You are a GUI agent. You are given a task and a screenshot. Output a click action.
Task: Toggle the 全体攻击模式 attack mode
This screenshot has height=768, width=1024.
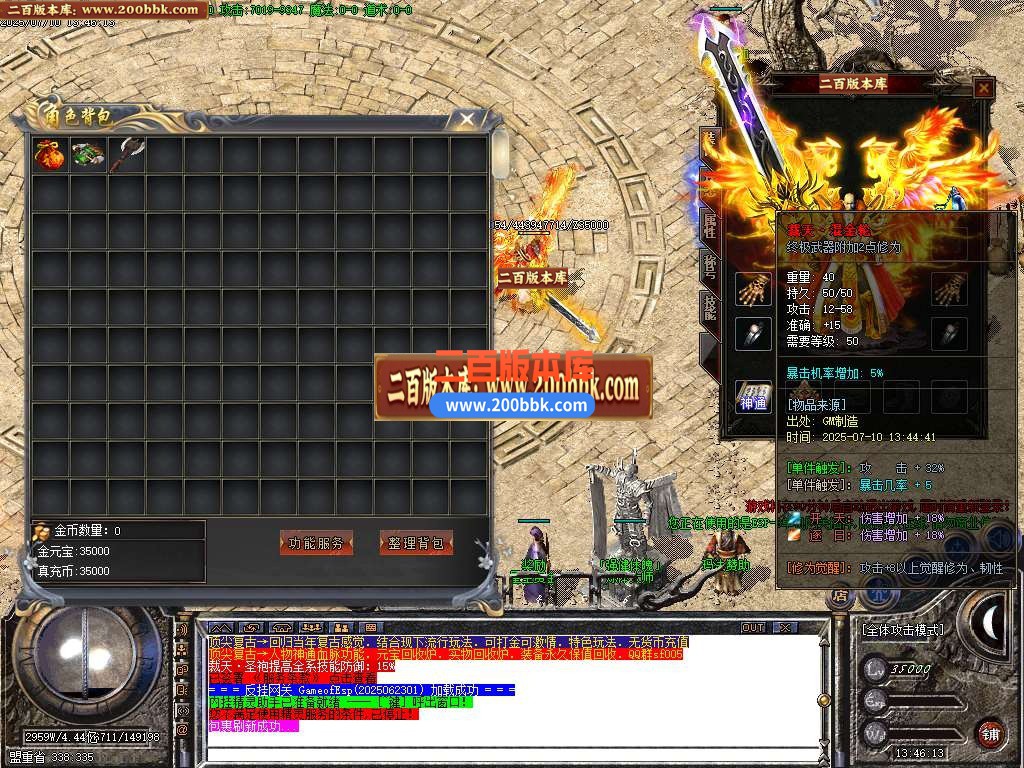click(x=902, y=630)
